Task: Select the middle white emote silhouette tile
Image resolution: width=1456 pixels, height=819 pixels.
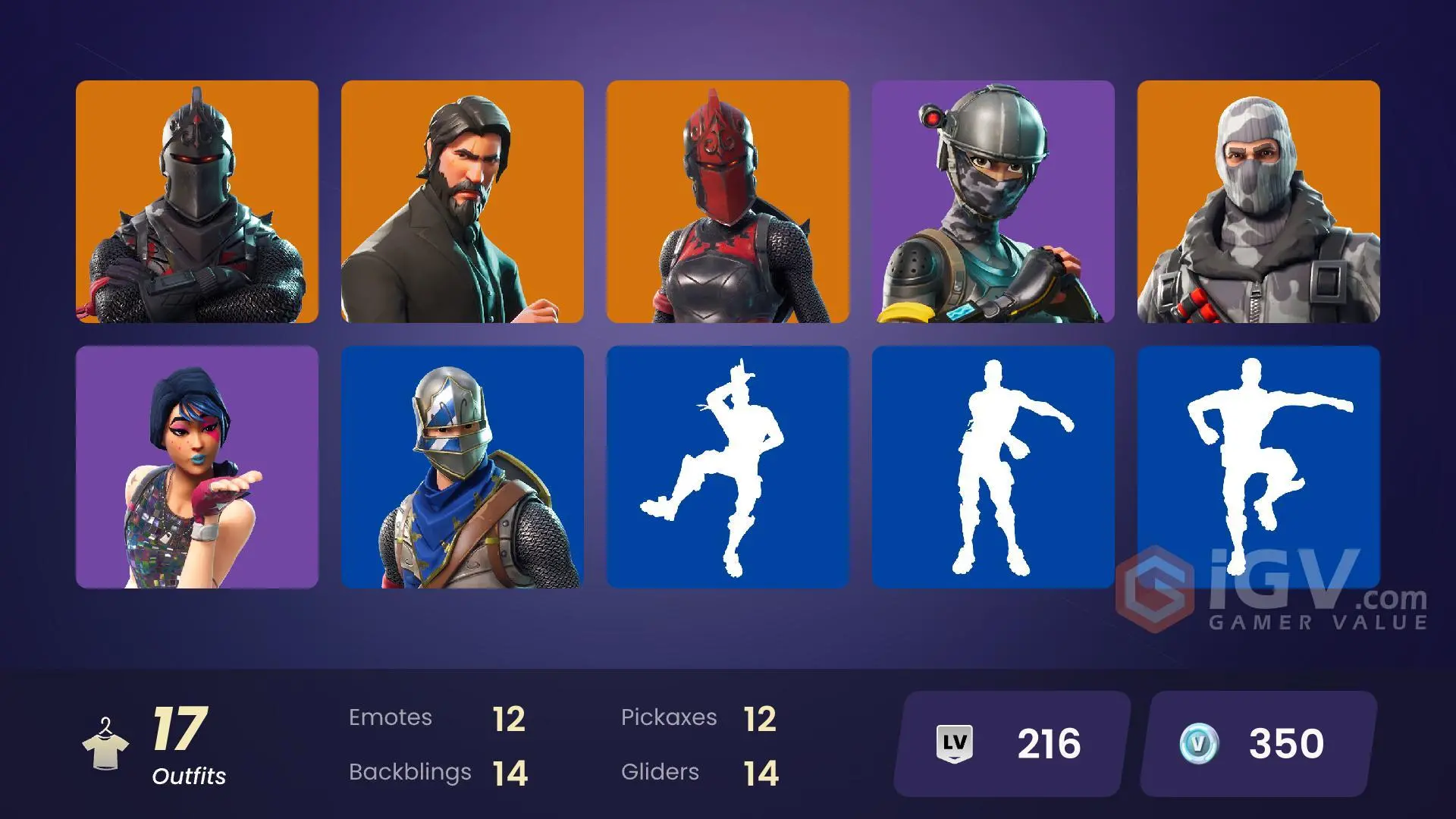Action: tap(993, 466)
